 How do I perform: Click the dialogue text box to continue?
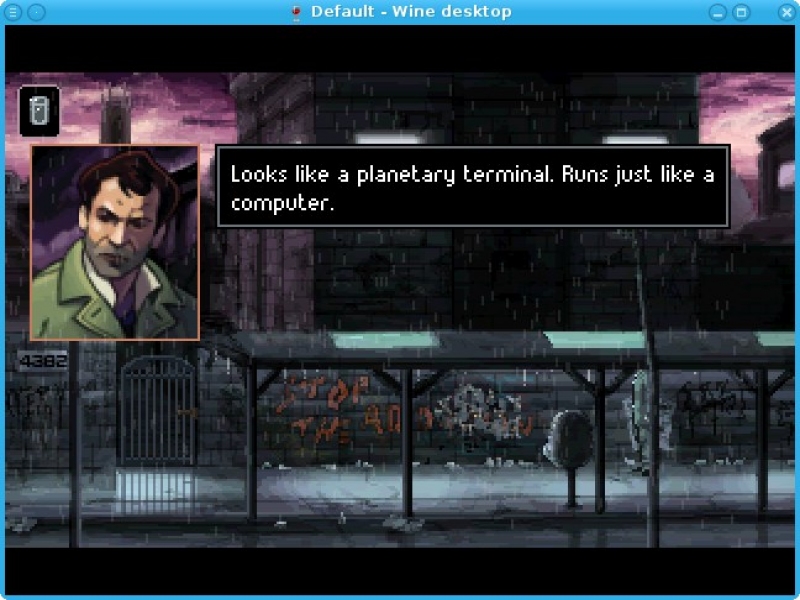(x=472, y=186)
